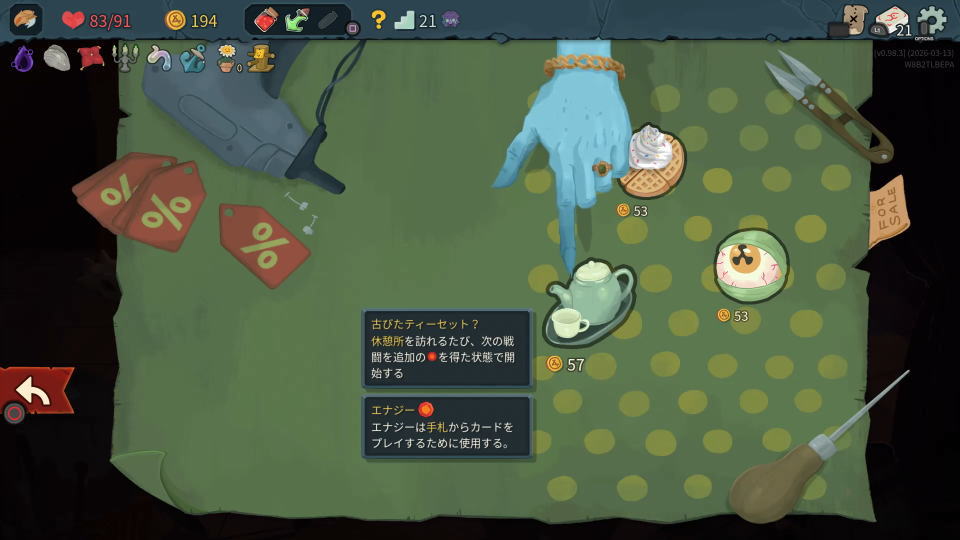This screenshot has width=960, height=540.
Task: Inspect the pastel horn-shaped relic
Action: click(x=159, y=59)
